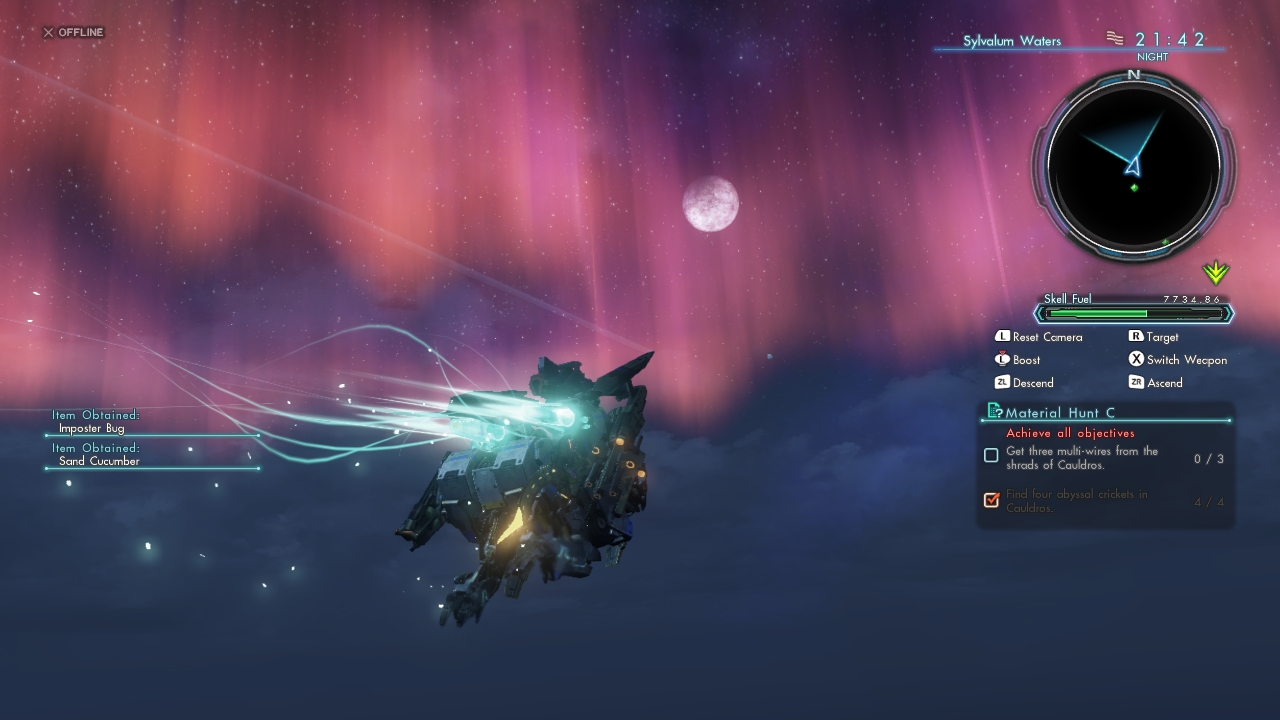The height and width of the screenshot is (720, 1280).
Task: Click the circular minimap
Action: (1133, 166)
